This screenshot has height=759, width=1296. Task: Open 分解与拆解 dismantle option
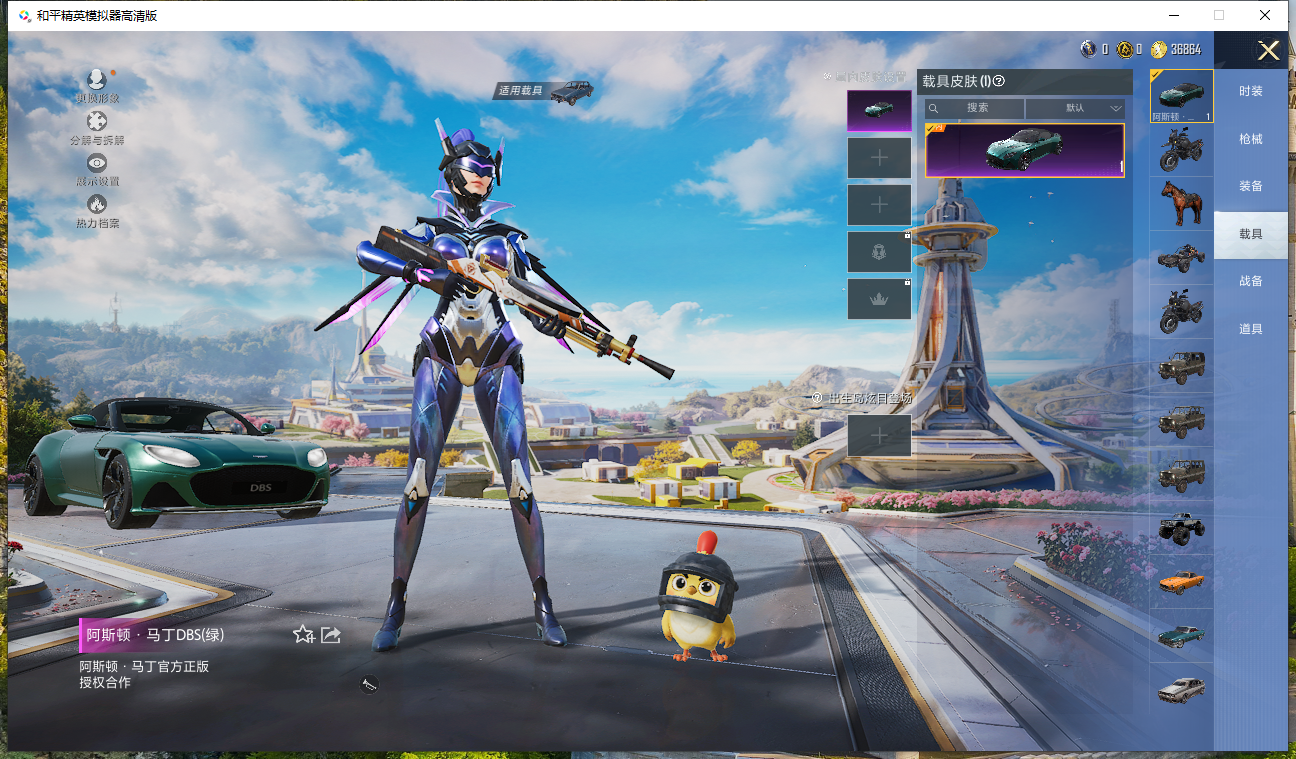tap(97, 128)
